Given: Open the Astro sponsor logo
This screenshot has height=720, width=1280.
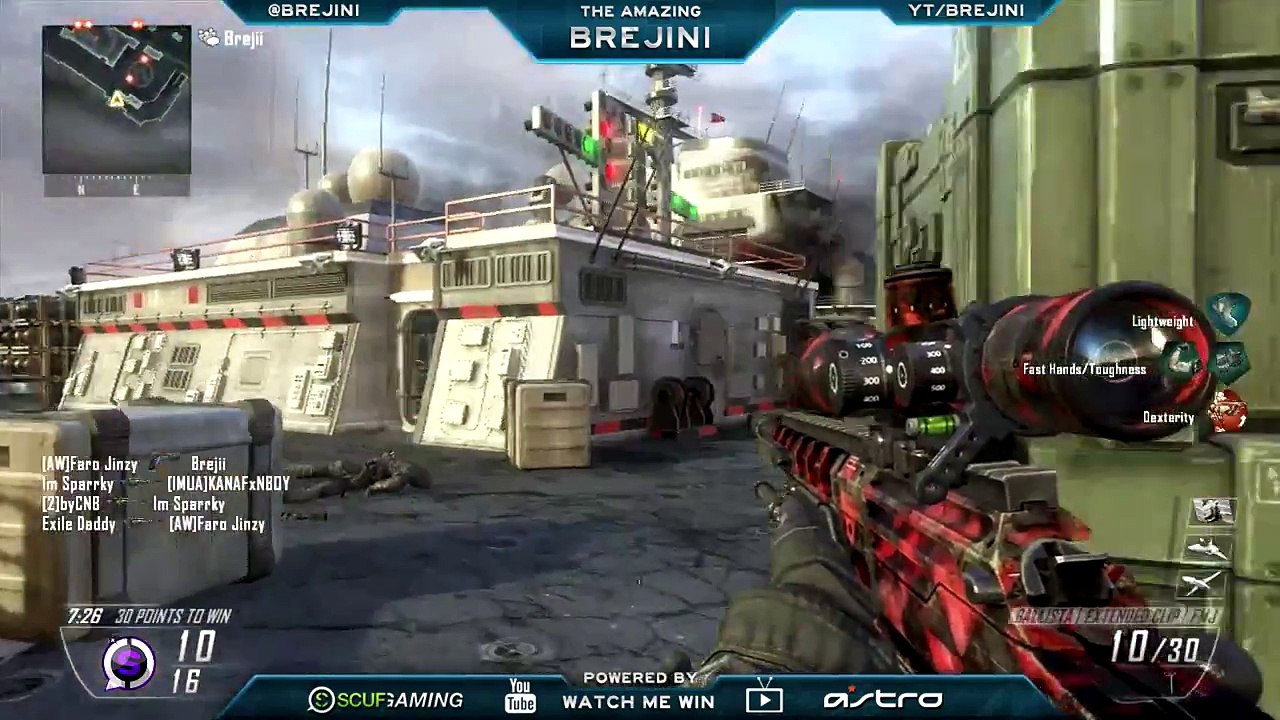Looking at the screenshot, I should [883, 699].
